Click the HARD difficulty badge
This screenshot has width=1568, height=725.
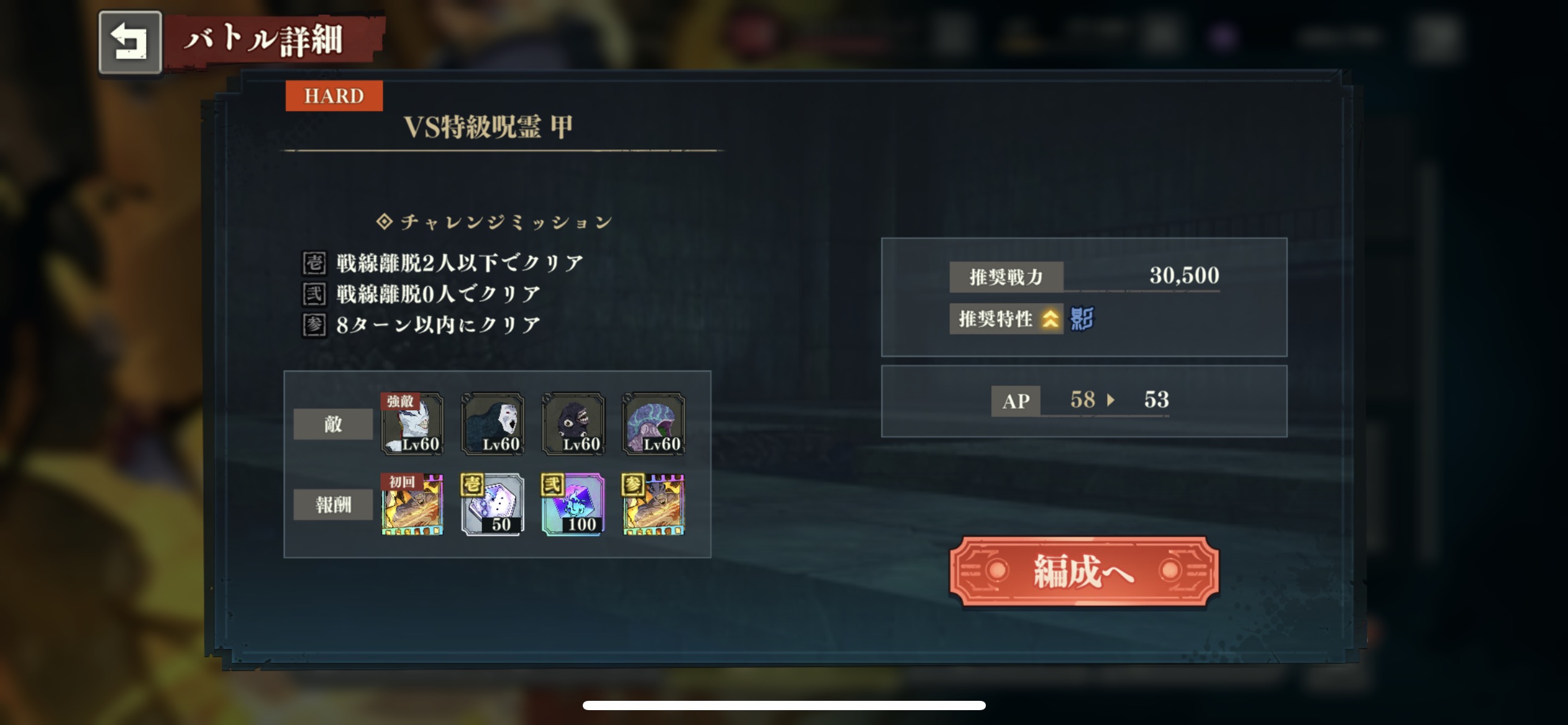tap(333, 95)
